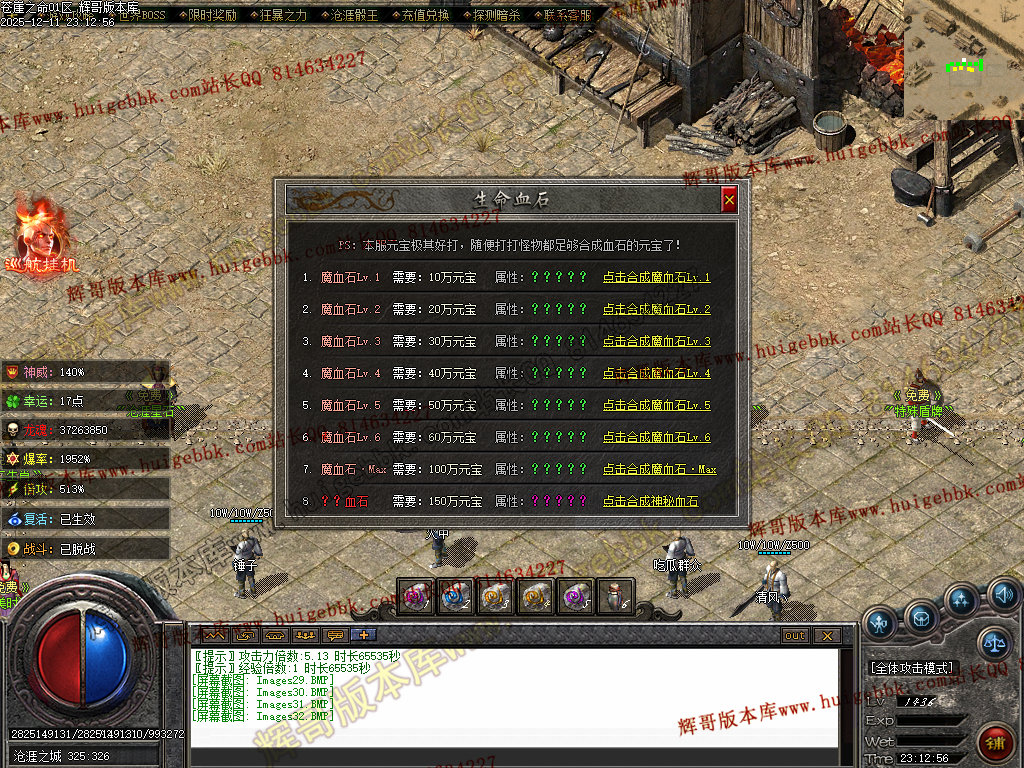Choose 探测暗杀 from the top bar
This screenshot has width=1024, height=768.
click(x=496, y=15)
